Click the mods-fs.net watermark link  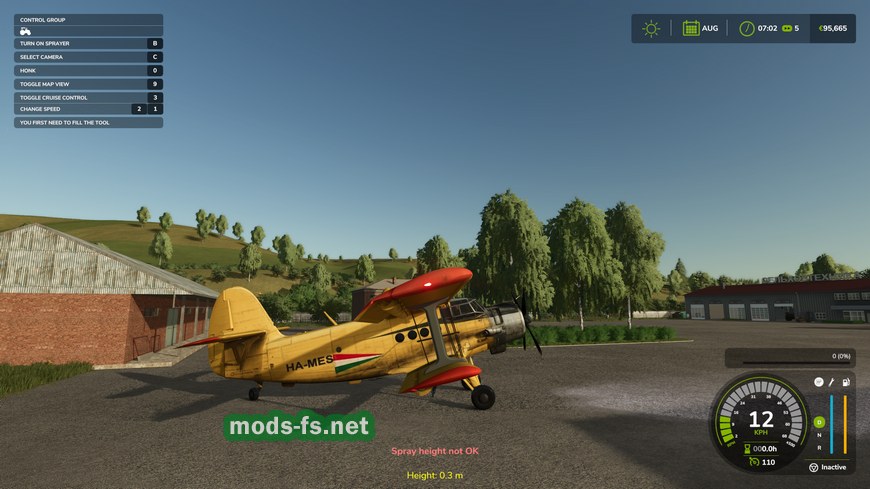pyautogui.click(x=299, y=427)
